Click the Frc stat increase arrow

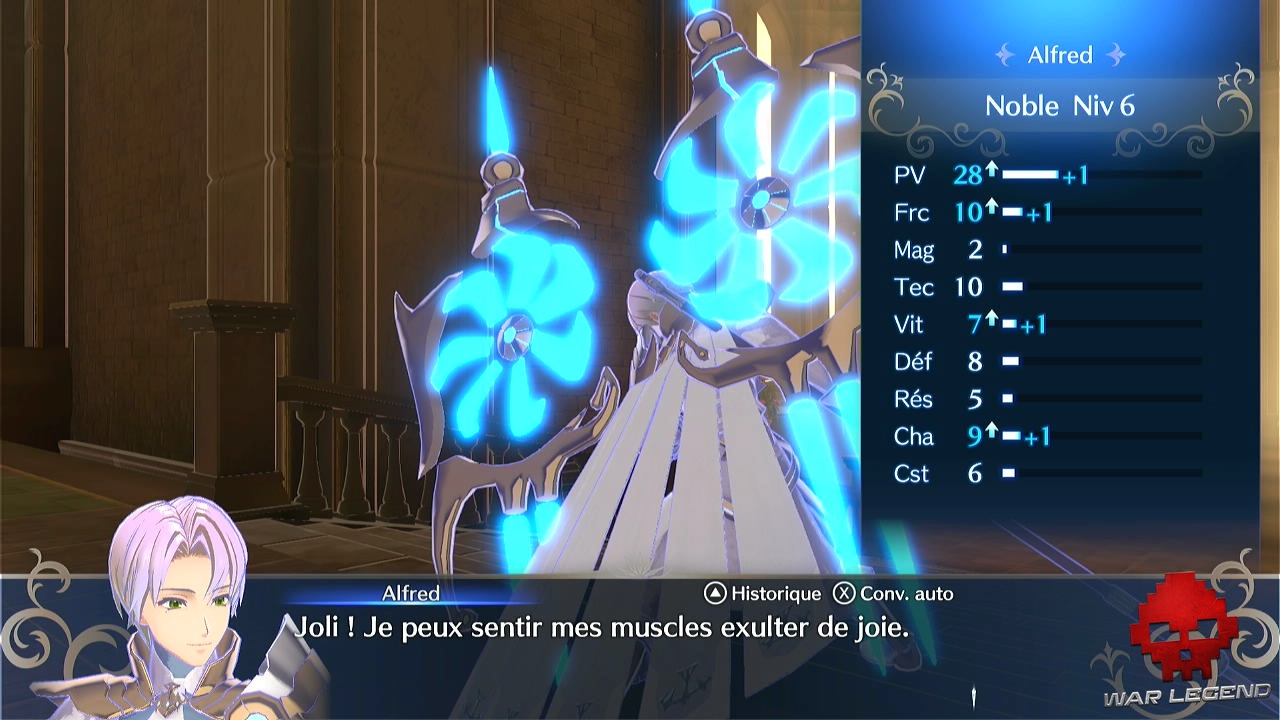pyautogui.click(x=990, y=207)
